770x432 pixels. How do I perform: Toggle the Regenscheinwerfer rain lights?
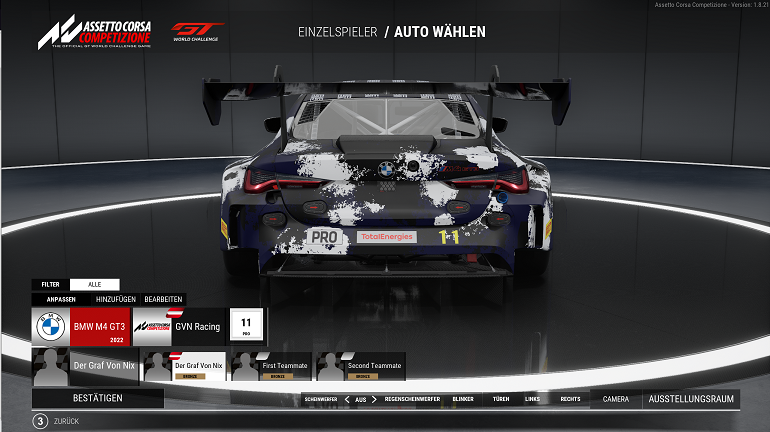tap(413, 399)
